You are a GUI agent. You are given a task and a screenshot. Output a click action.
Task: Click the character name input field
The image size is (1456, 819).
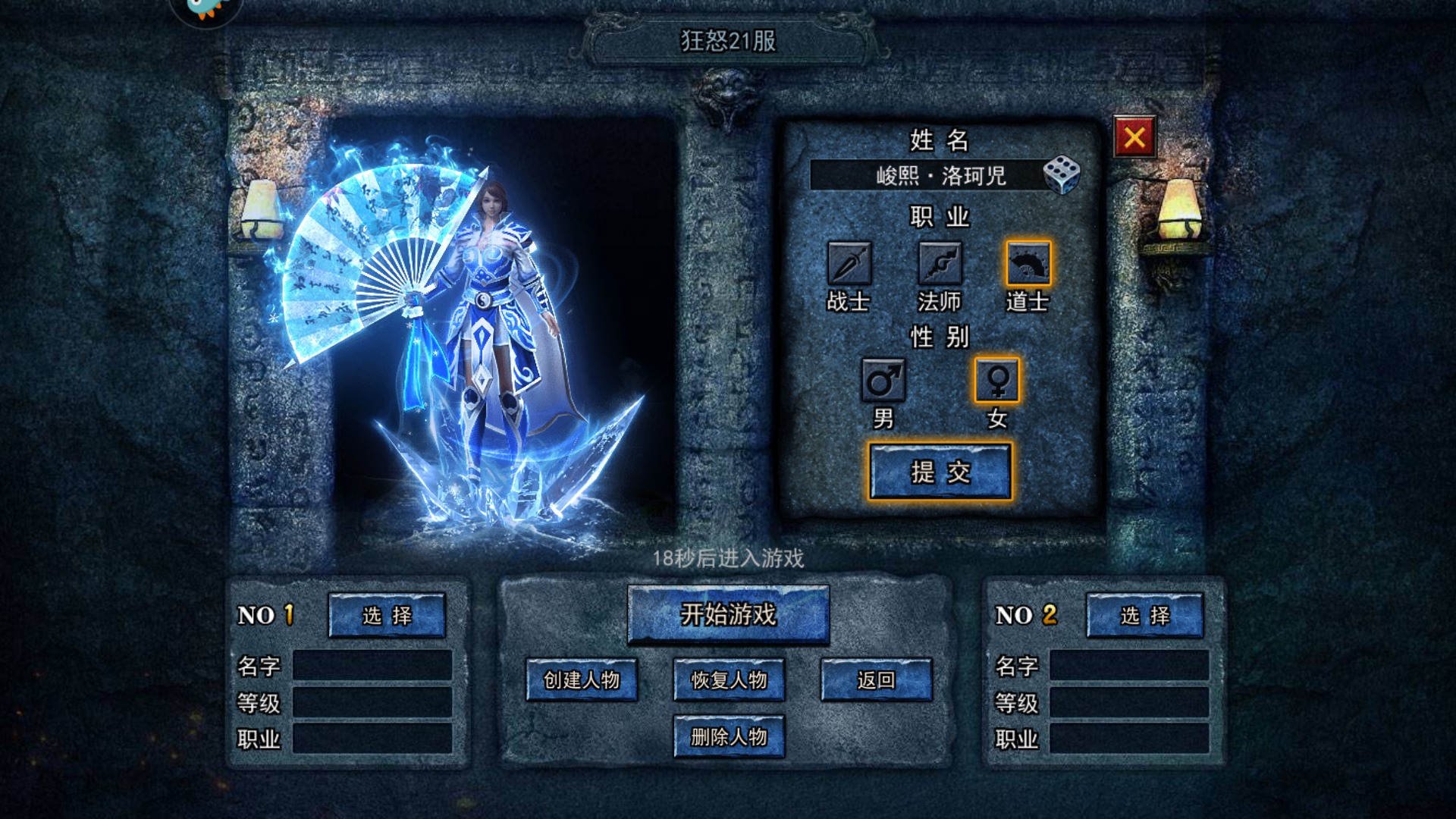coord(925,175)
